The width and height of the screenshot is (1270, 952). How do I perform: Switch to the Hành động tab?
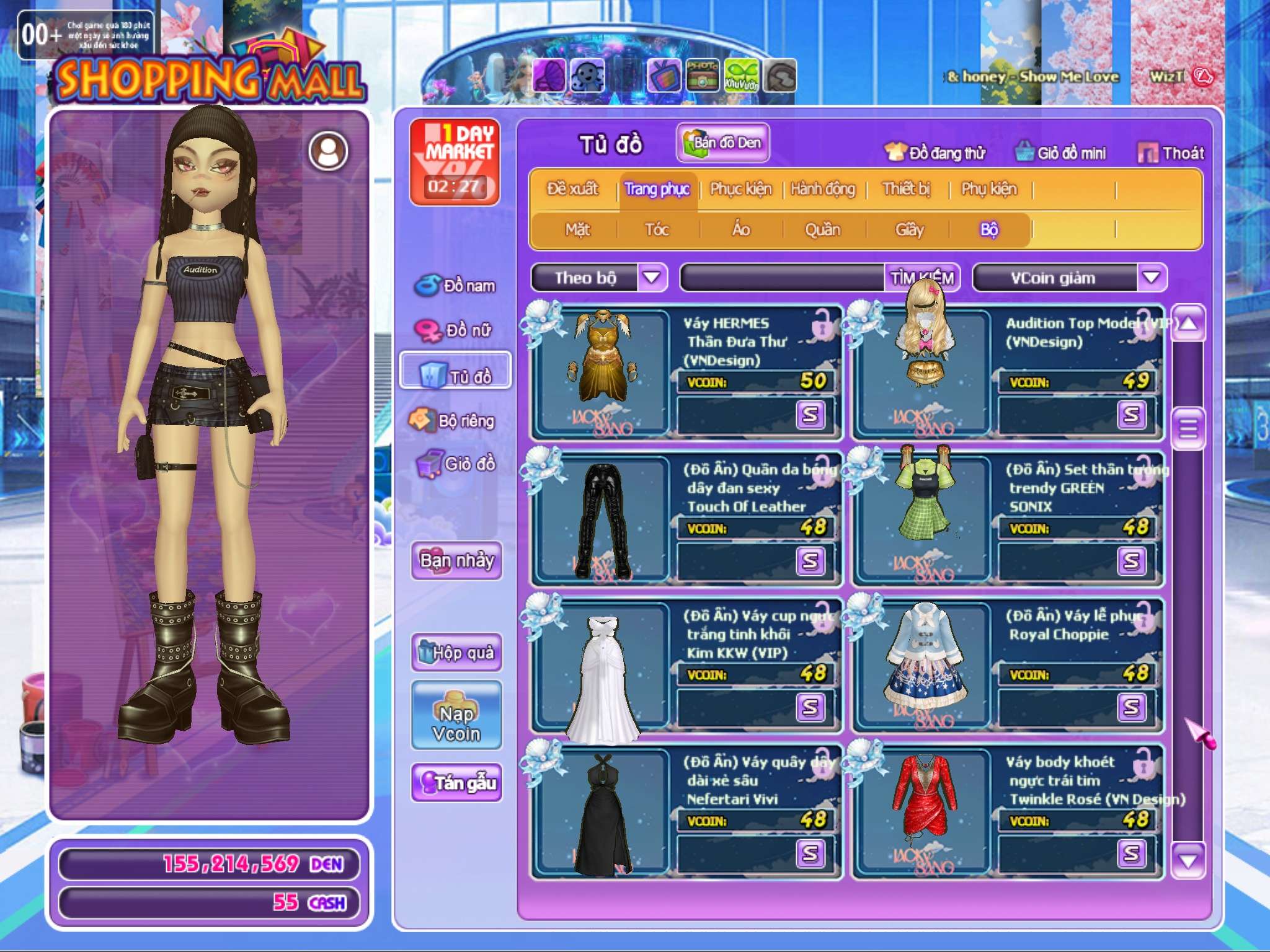823,189
